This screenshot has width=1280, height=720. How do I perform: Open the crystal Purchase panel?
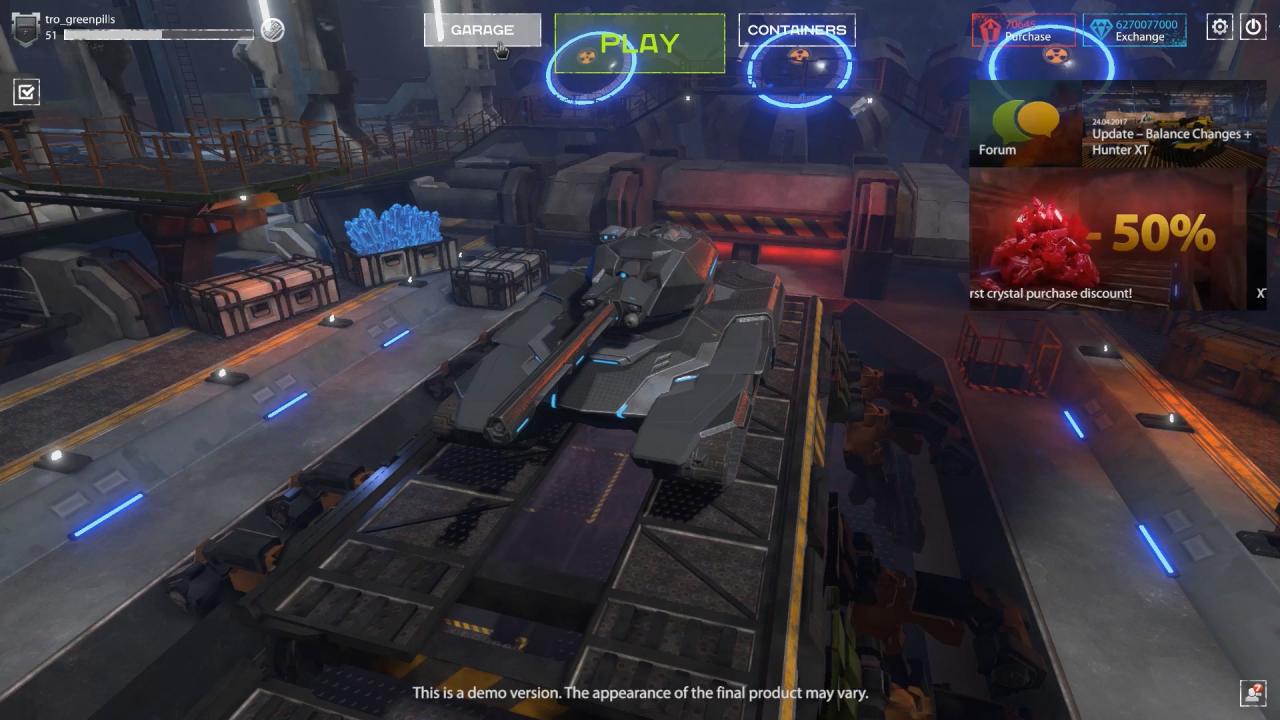pos(1030,36)
